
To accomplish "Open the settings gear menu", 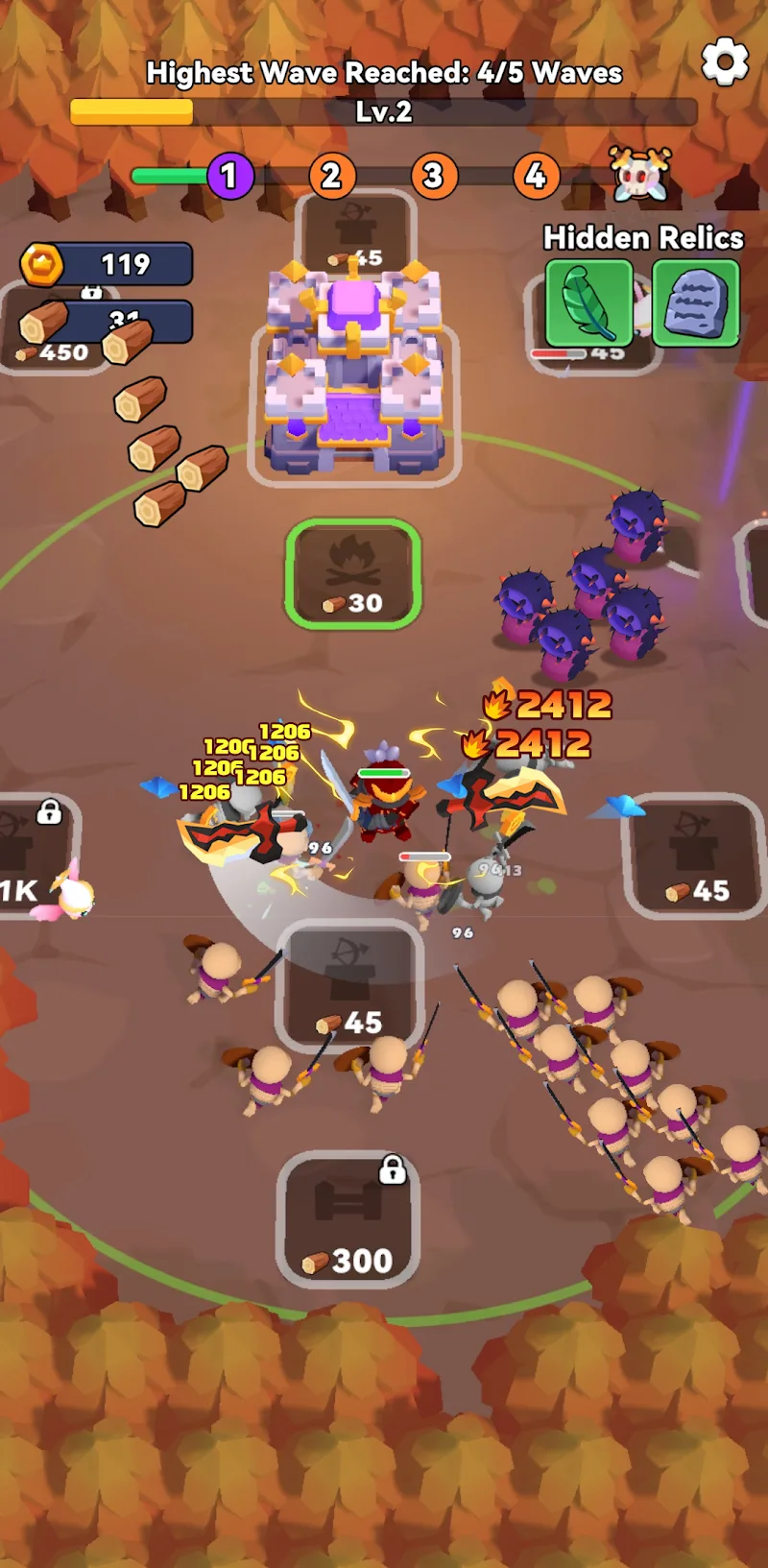I will (725, 62).
